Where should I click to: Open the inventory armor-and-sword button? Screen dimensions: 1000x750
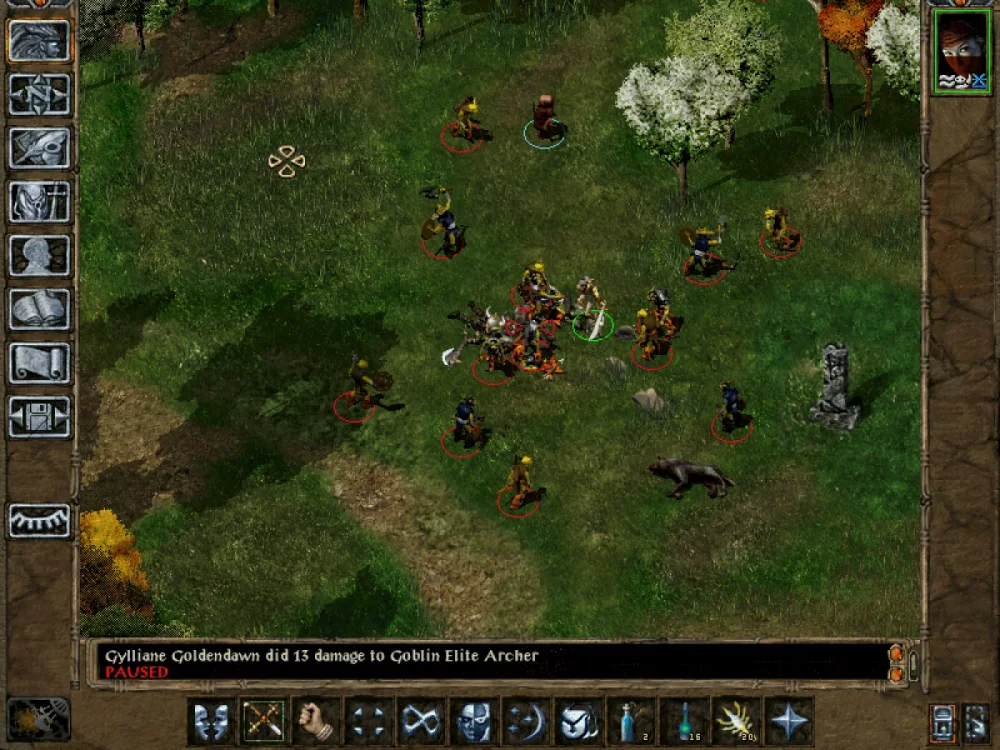pos(40,201)
